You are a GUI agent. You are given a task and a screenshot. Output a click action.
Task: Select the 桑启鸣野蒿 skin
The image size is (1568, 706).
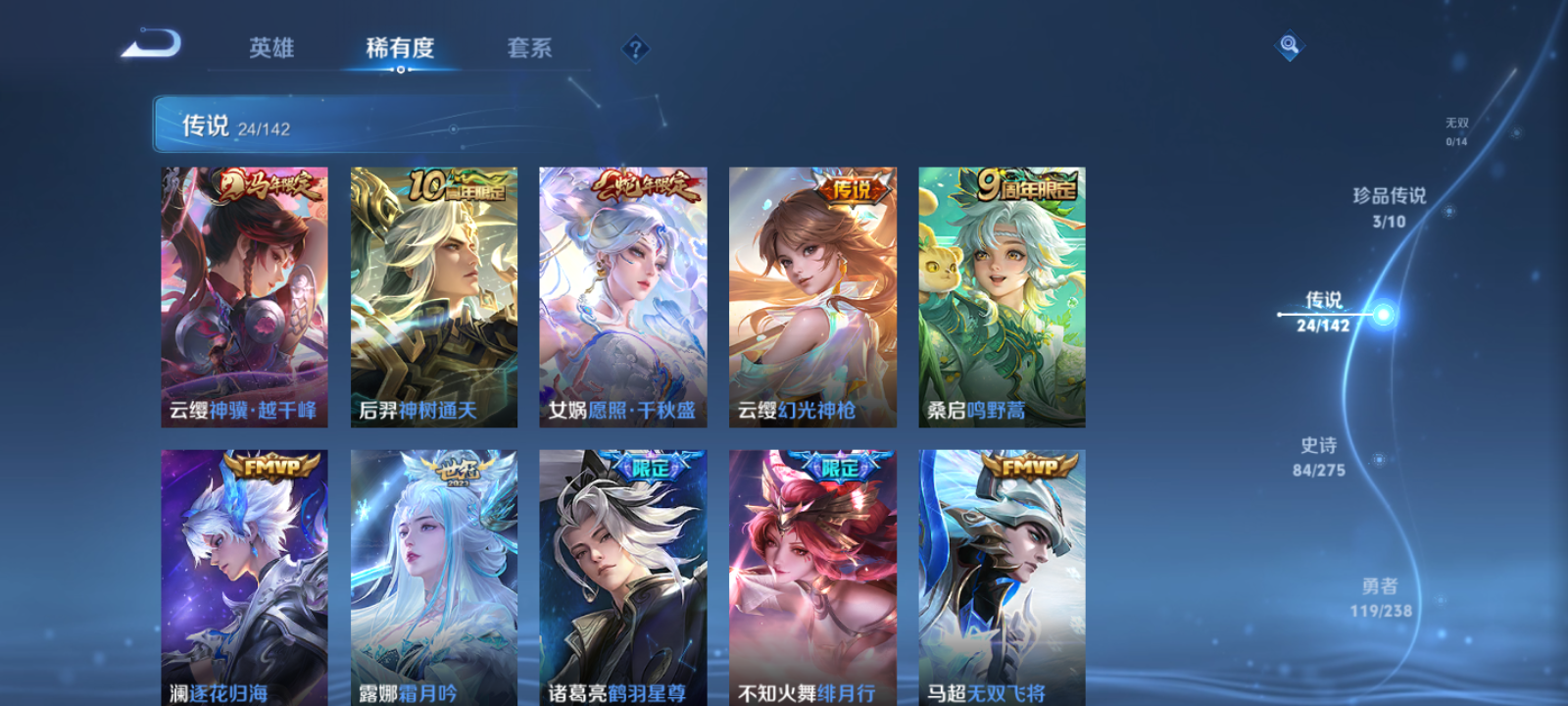tap(1000, 294)
